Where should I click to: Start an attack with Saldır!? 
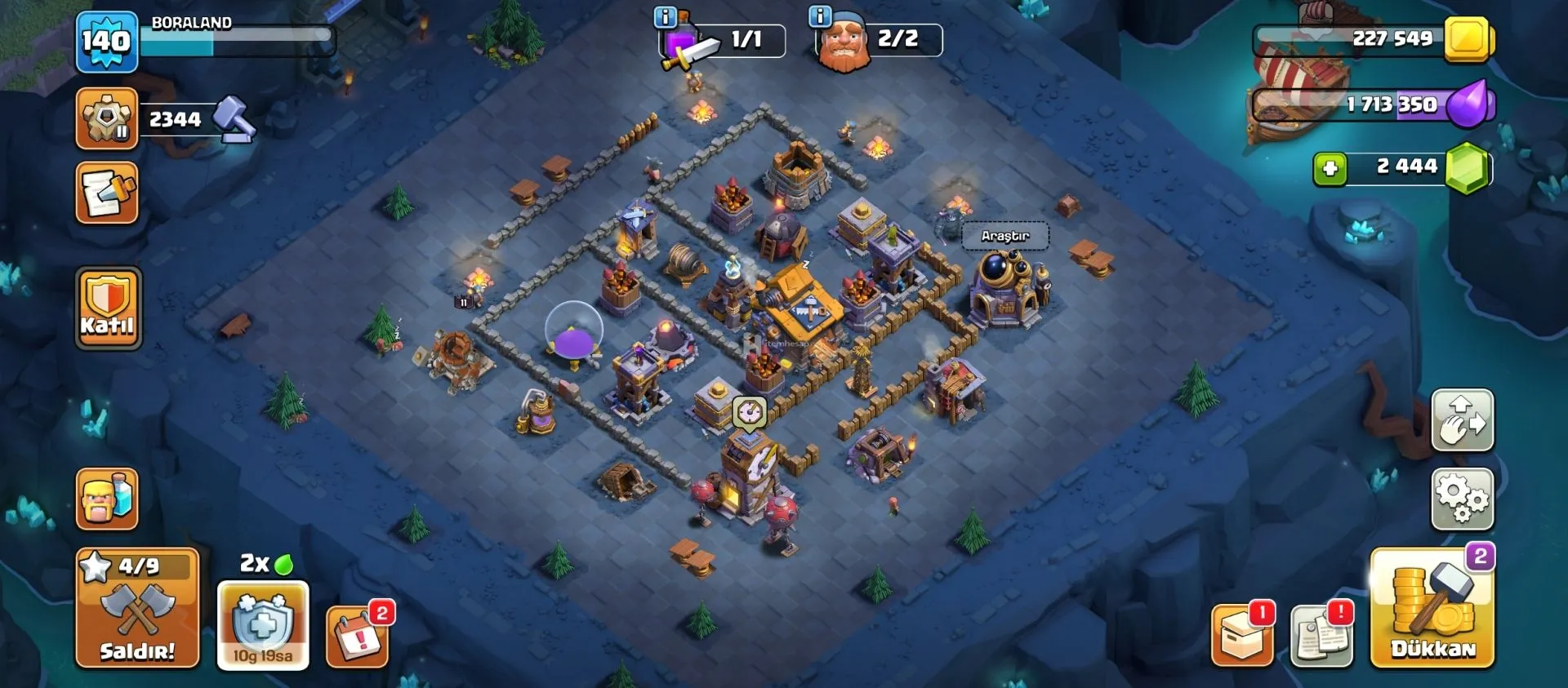(137, 609)
